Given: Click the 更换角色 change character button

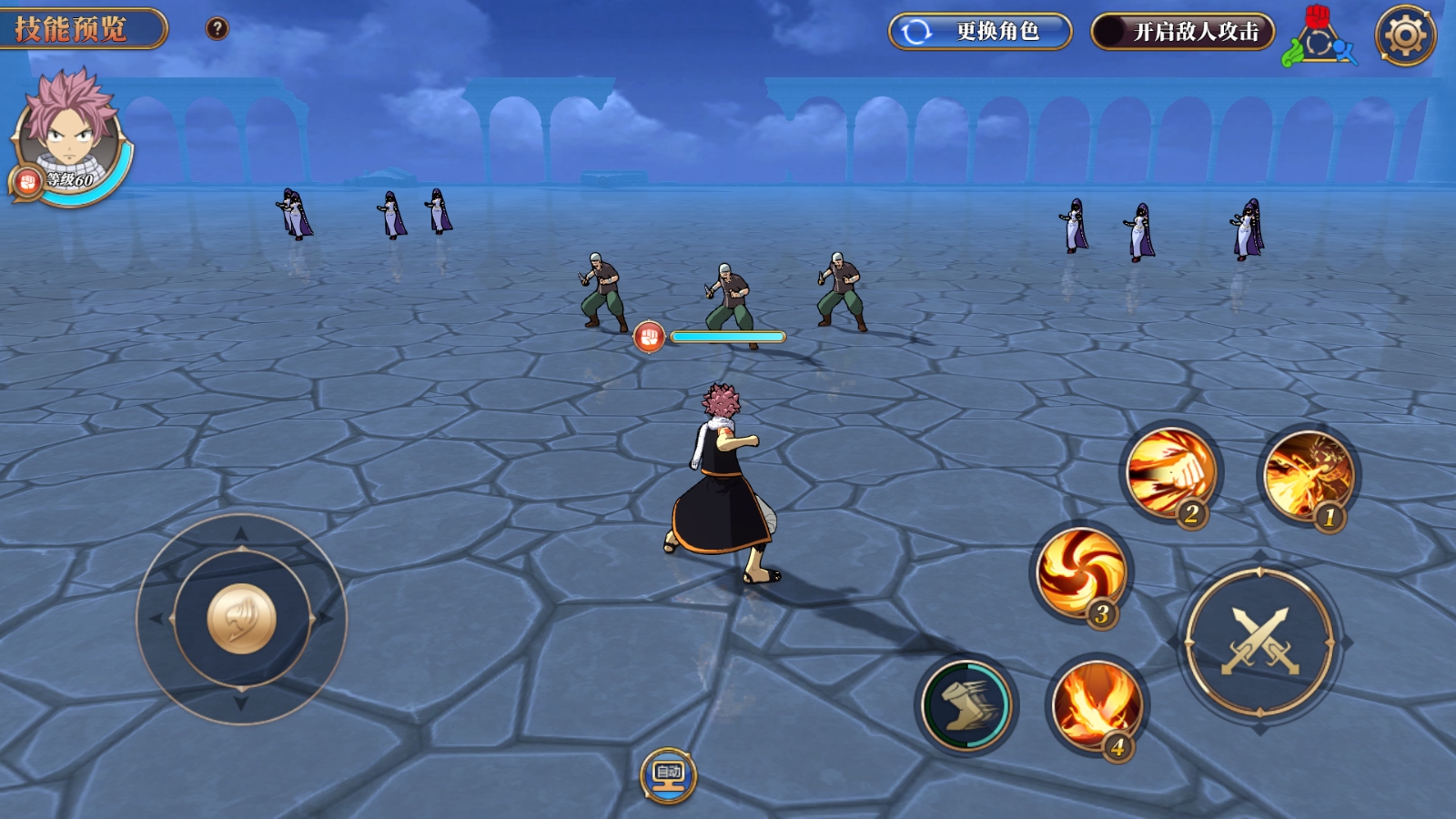Looking at the screenshot, I should (979, 32).
